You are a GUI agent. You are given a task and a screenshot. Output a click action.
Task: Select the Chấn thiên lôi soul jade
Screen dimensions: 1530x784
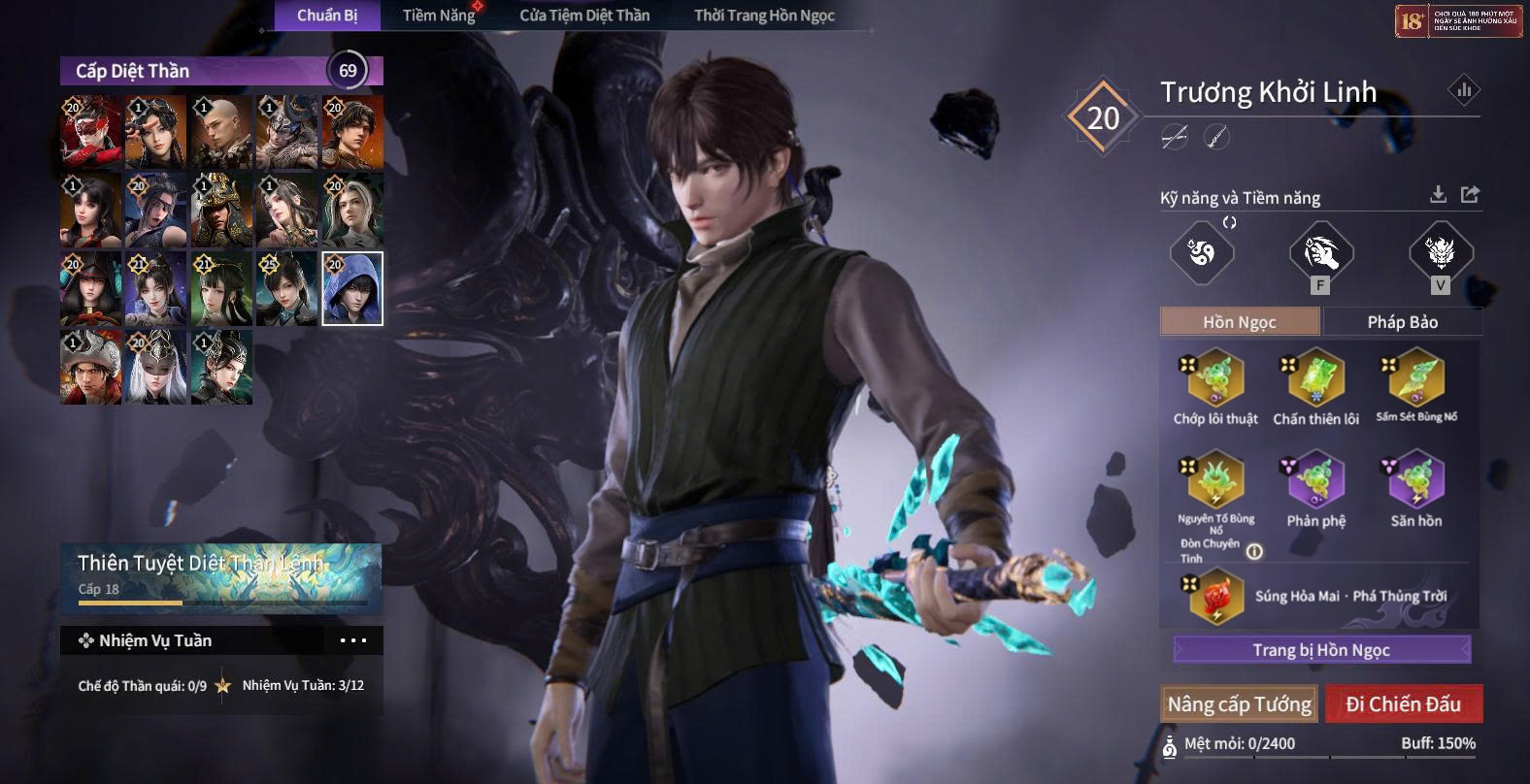(x=1315, y=379)
